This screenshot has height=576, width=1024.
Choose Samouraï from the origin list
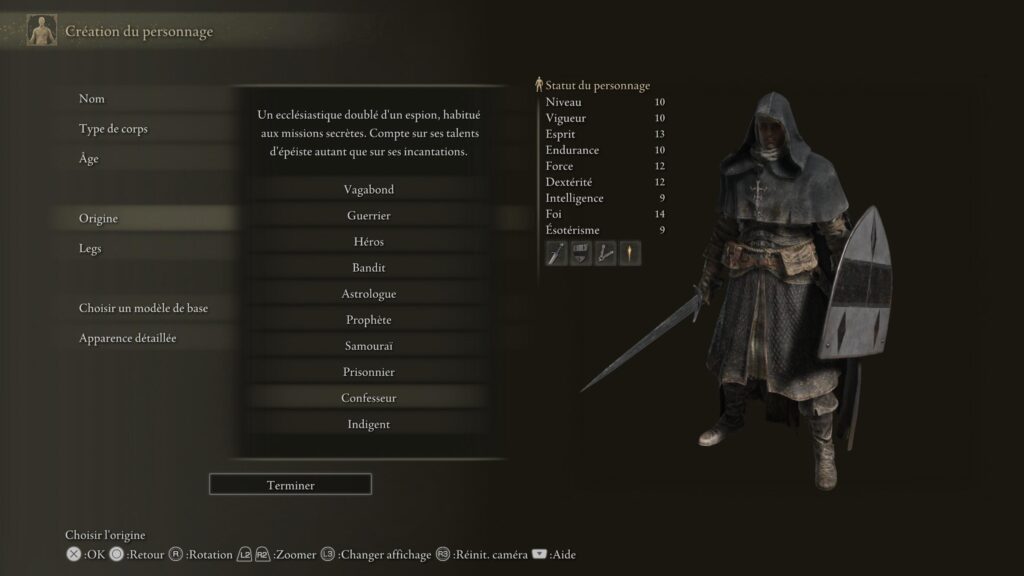coord(368,346)
